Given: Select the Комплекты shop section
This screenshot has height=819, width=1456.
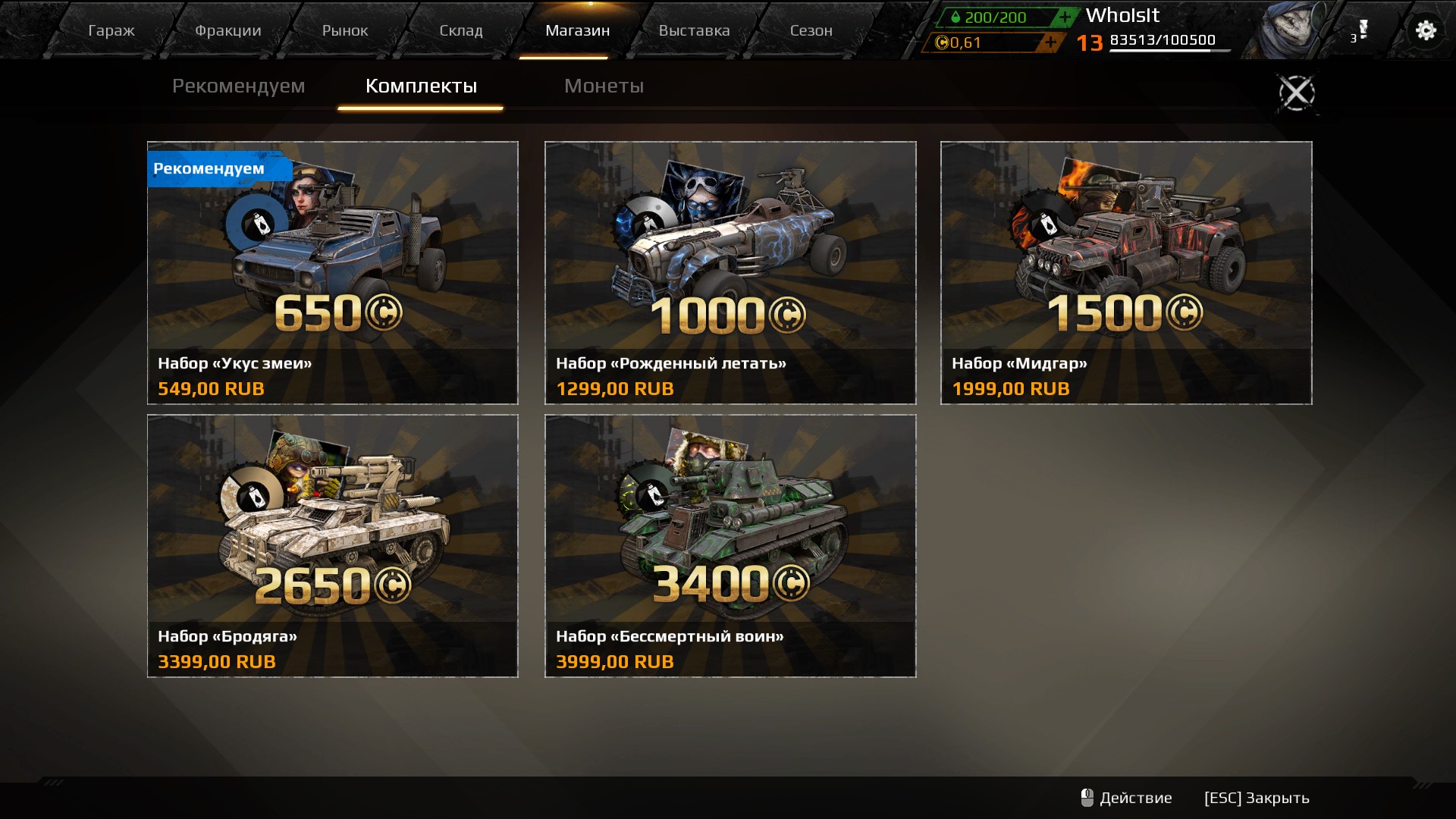Looking at the screenshot, I should [x=421, y=86].
